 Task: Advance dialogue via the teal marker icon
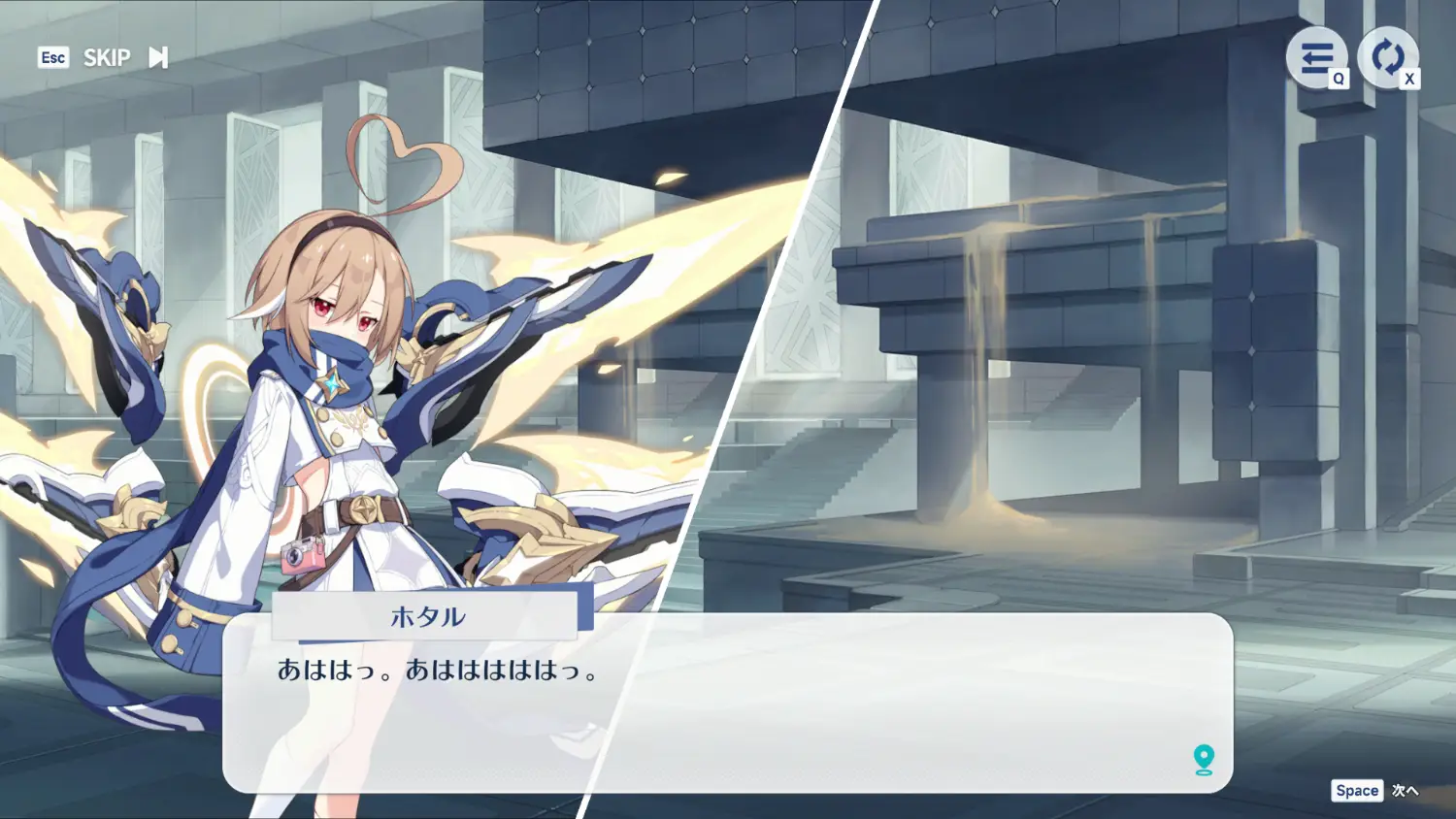(x=1204, y=759)
